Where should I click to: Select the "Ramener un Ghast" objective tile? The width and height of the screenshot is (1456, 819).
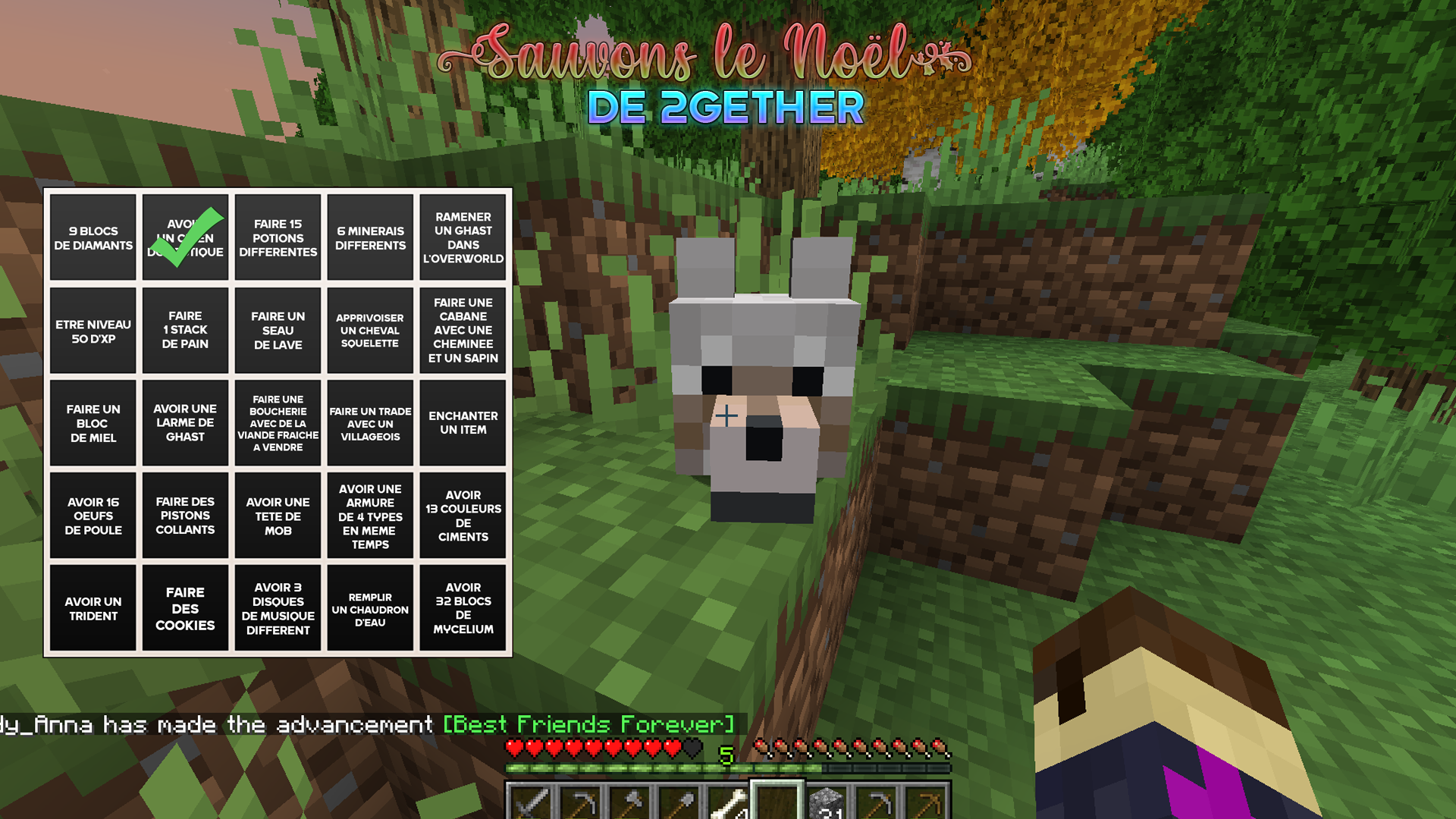click(x=463, y=237)
